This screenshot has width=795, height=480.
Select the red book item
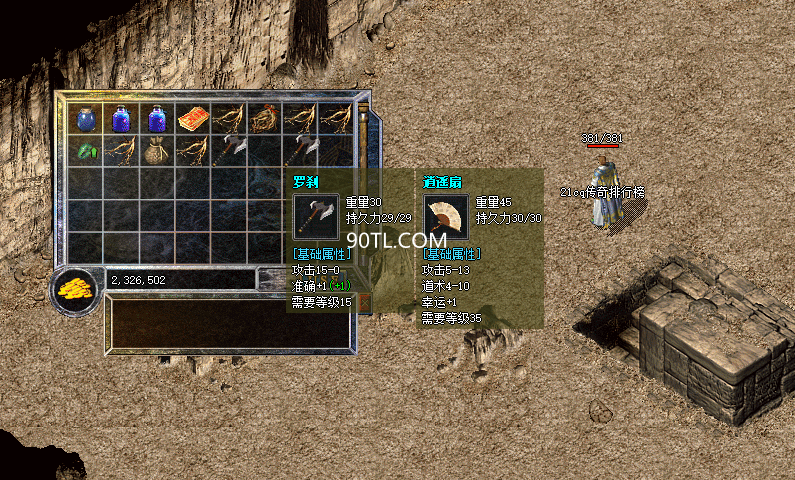(x=192, y=119)
